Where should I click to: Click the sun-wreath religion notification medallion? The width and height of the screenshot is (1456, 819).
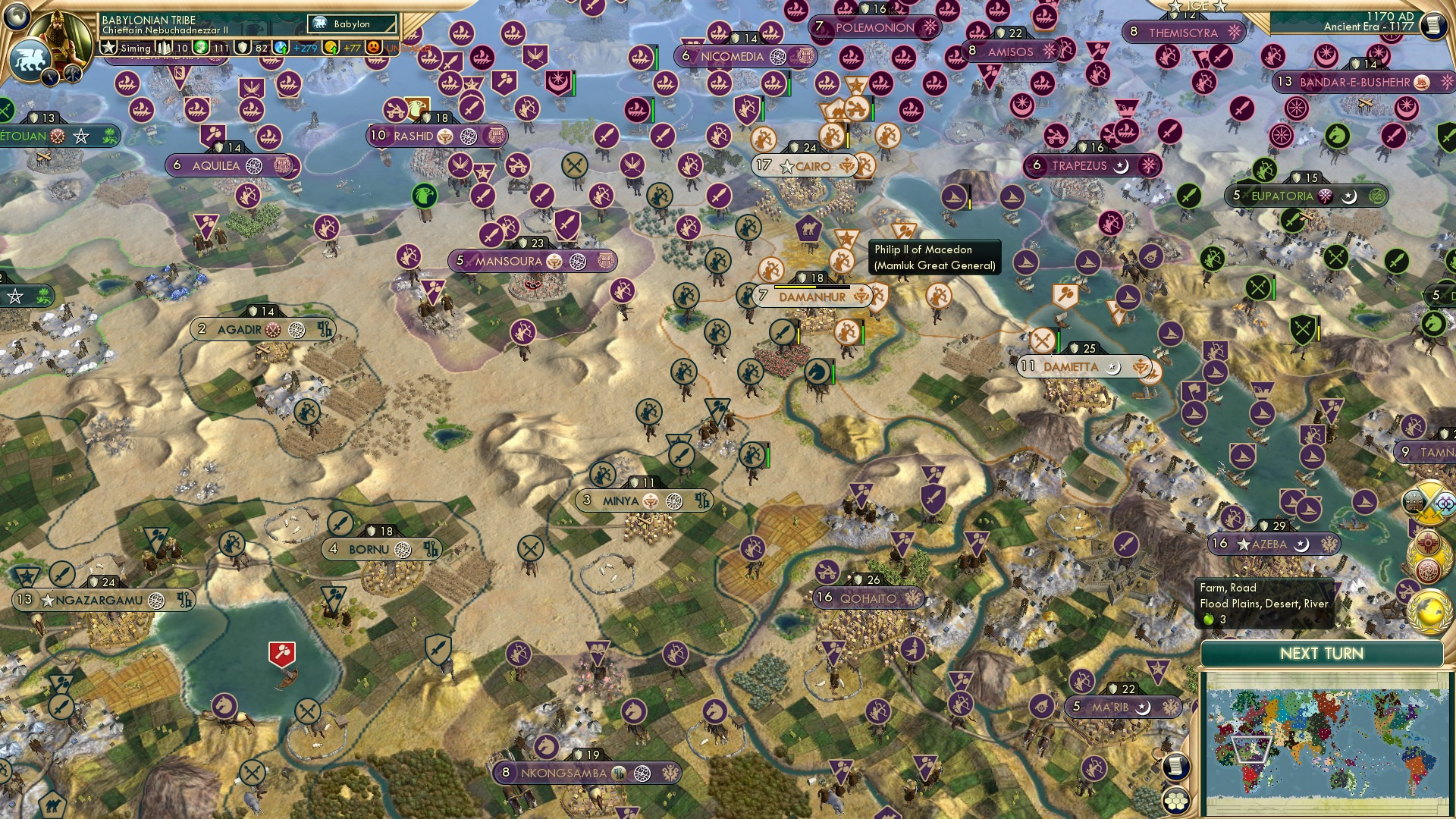click(1426, 541)
